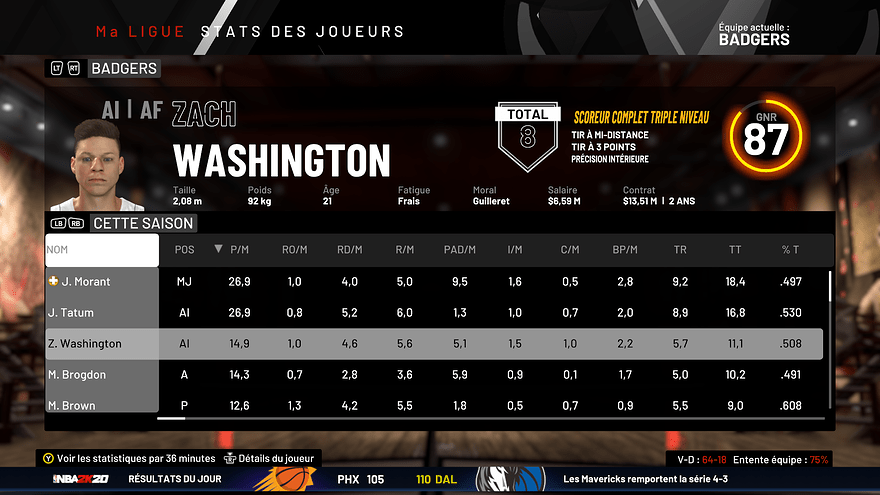Sort by the R/M rebounds column
The width and height of the screenshot is (880, 495).
point(405,249)
